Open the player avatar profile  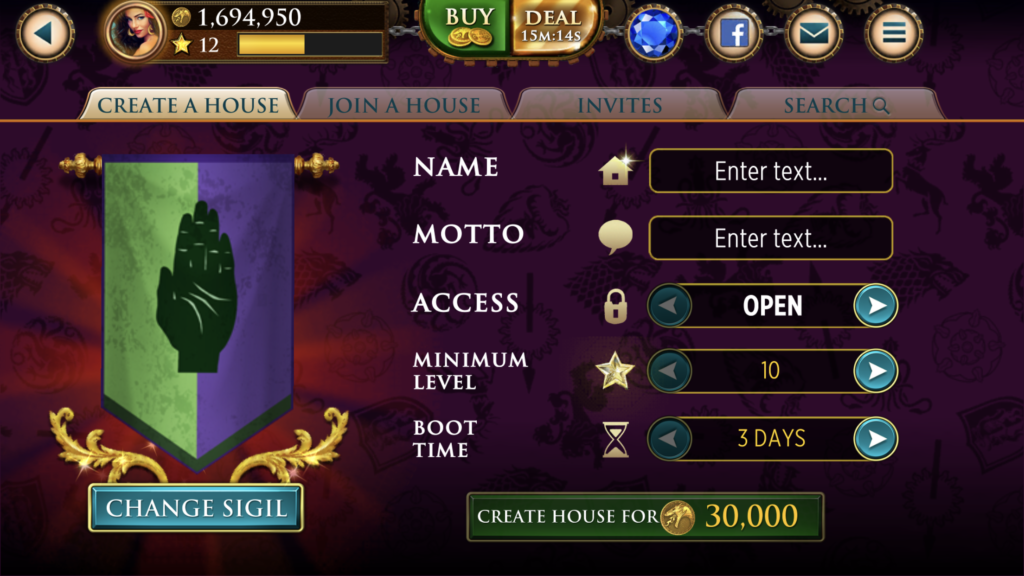tap(135, 32)
